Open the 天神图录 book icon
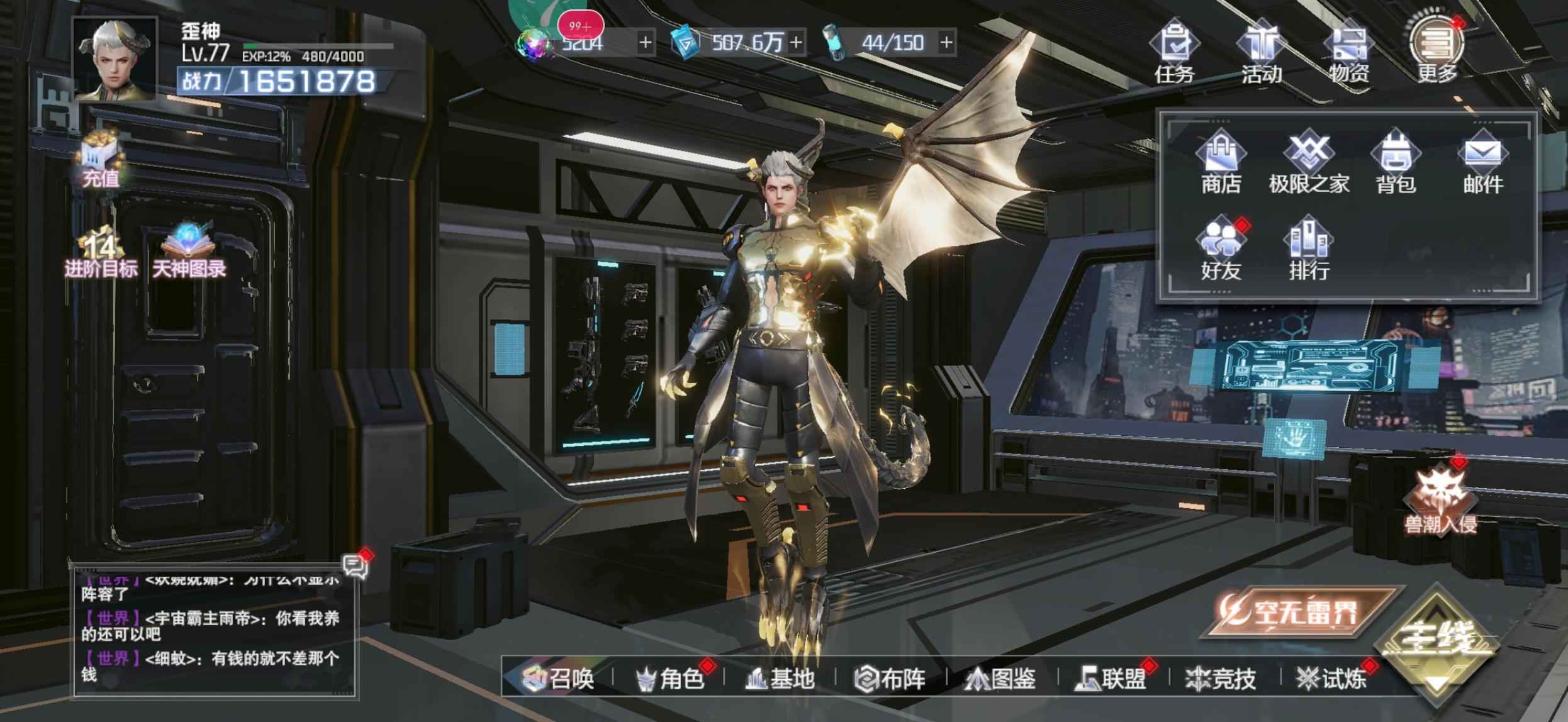The width and height of the screenshot is (1568, 722). click(189, 252)
